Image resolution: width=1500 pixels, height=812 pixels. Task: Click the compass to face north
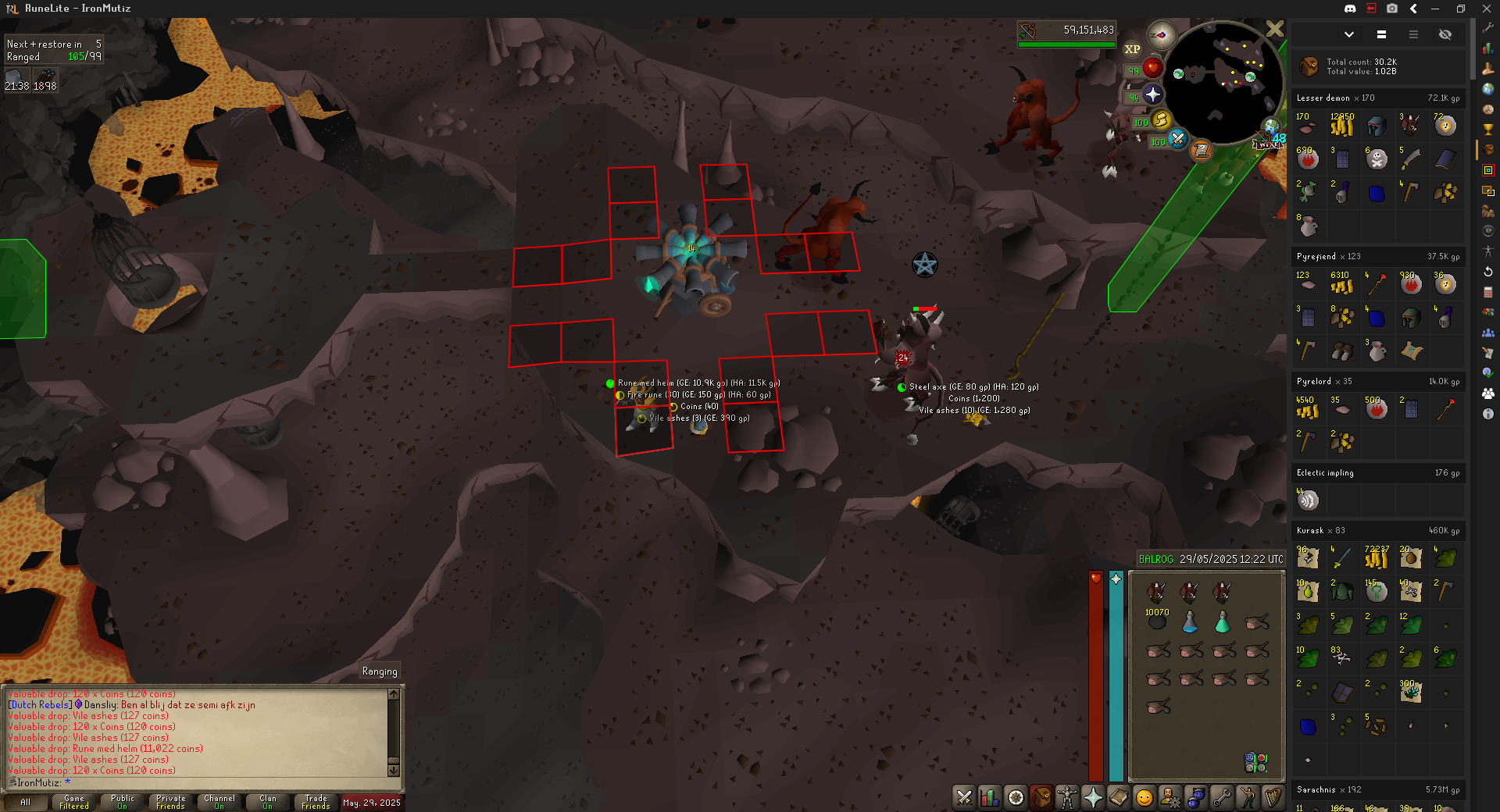[1162, 34]
